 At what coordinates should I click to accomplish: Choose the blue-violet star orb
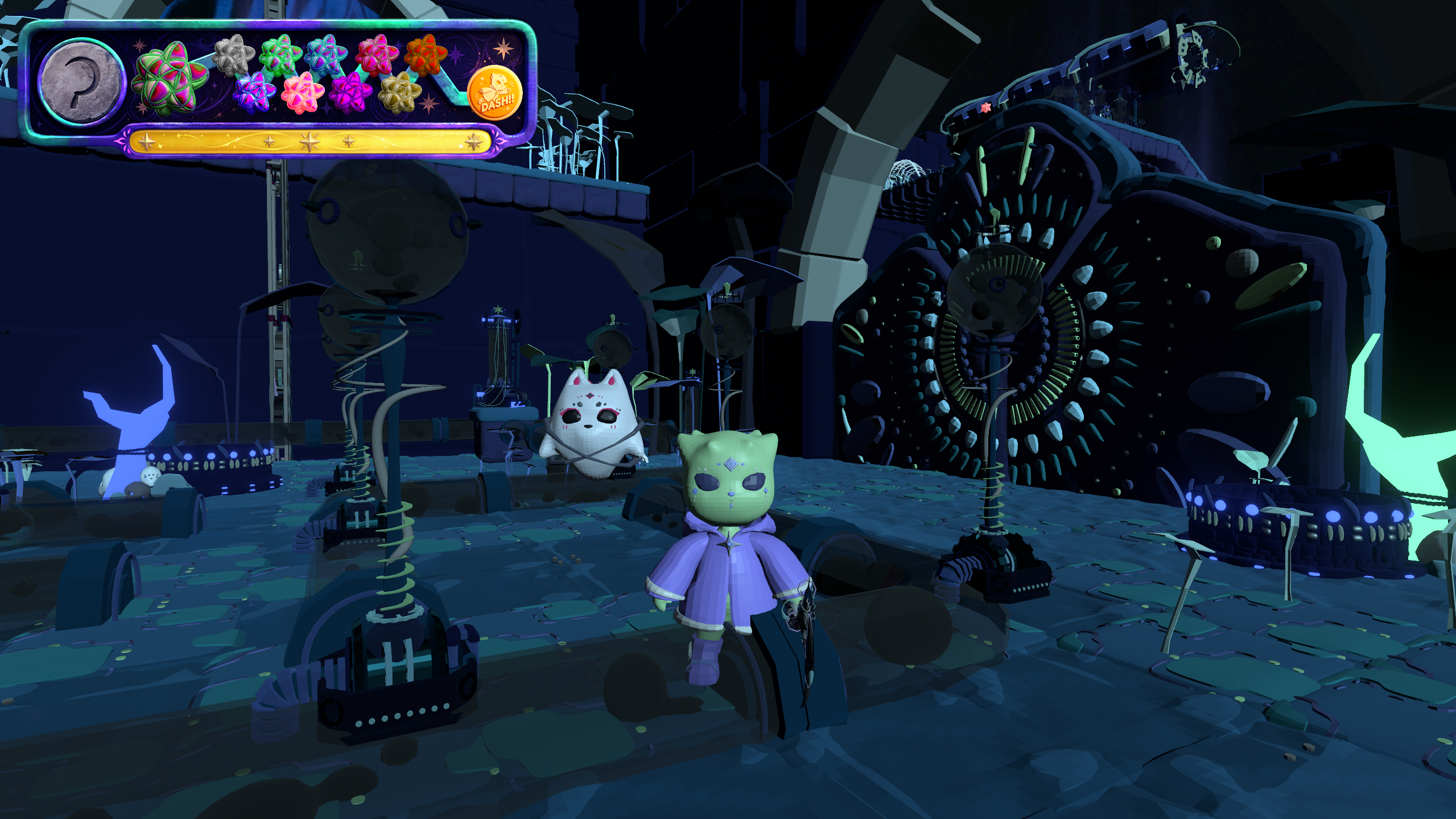coord(254,92)
